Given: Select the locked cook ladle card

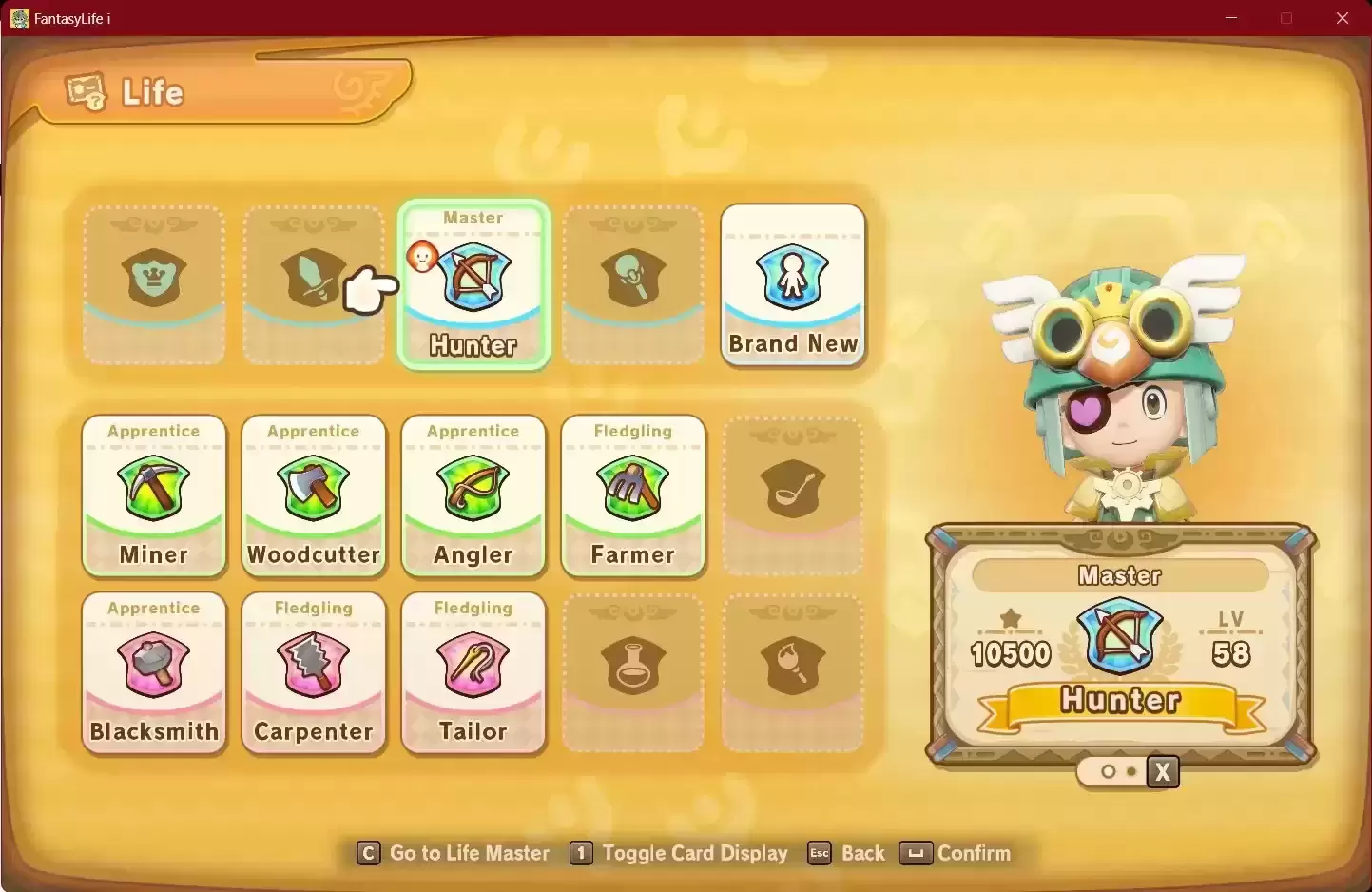Looking at the screenshot, I should click(x=793, y=496).
